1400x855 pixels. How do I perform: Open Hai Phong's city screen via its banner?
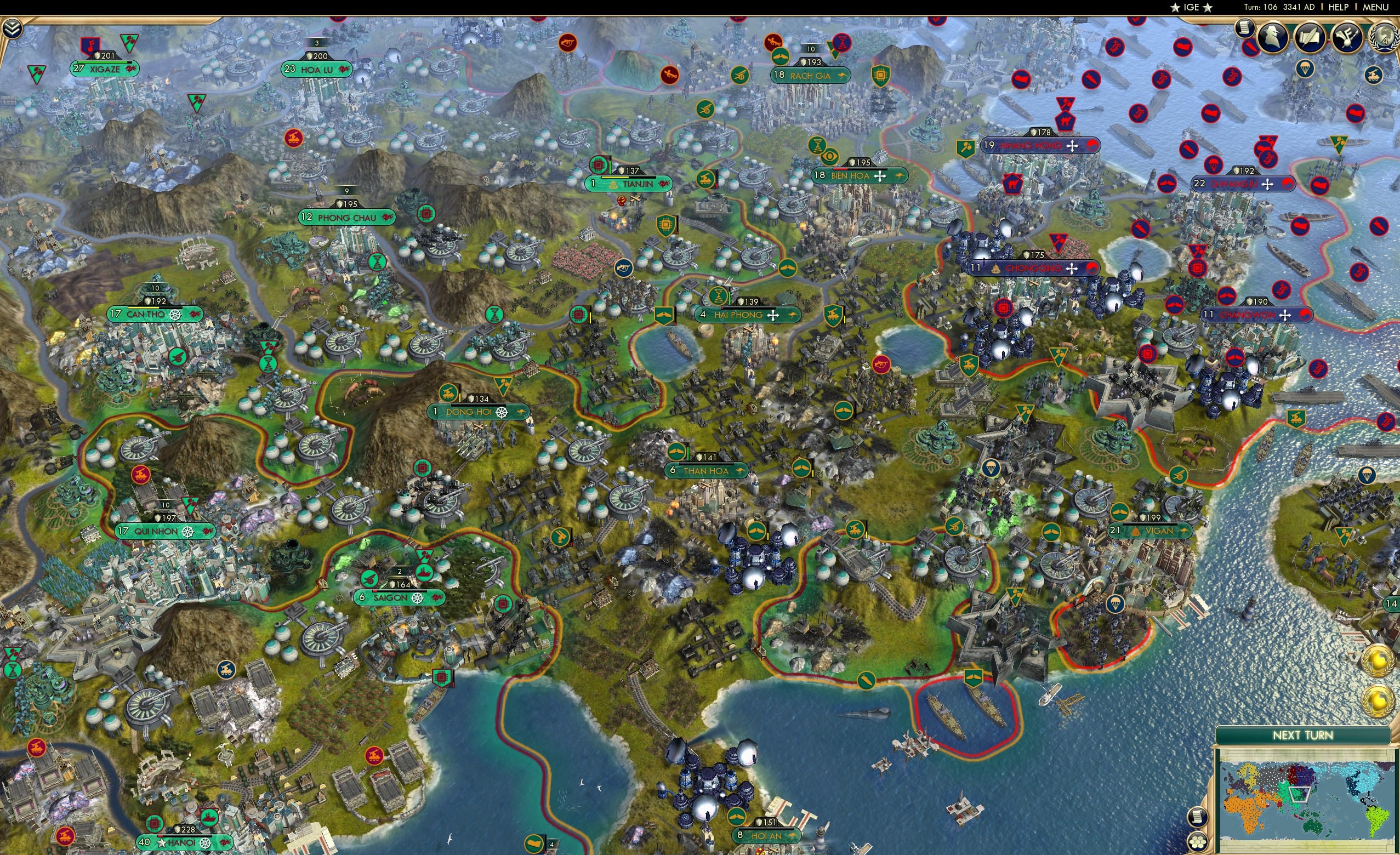pyautogui.click(x=744, y=315)
